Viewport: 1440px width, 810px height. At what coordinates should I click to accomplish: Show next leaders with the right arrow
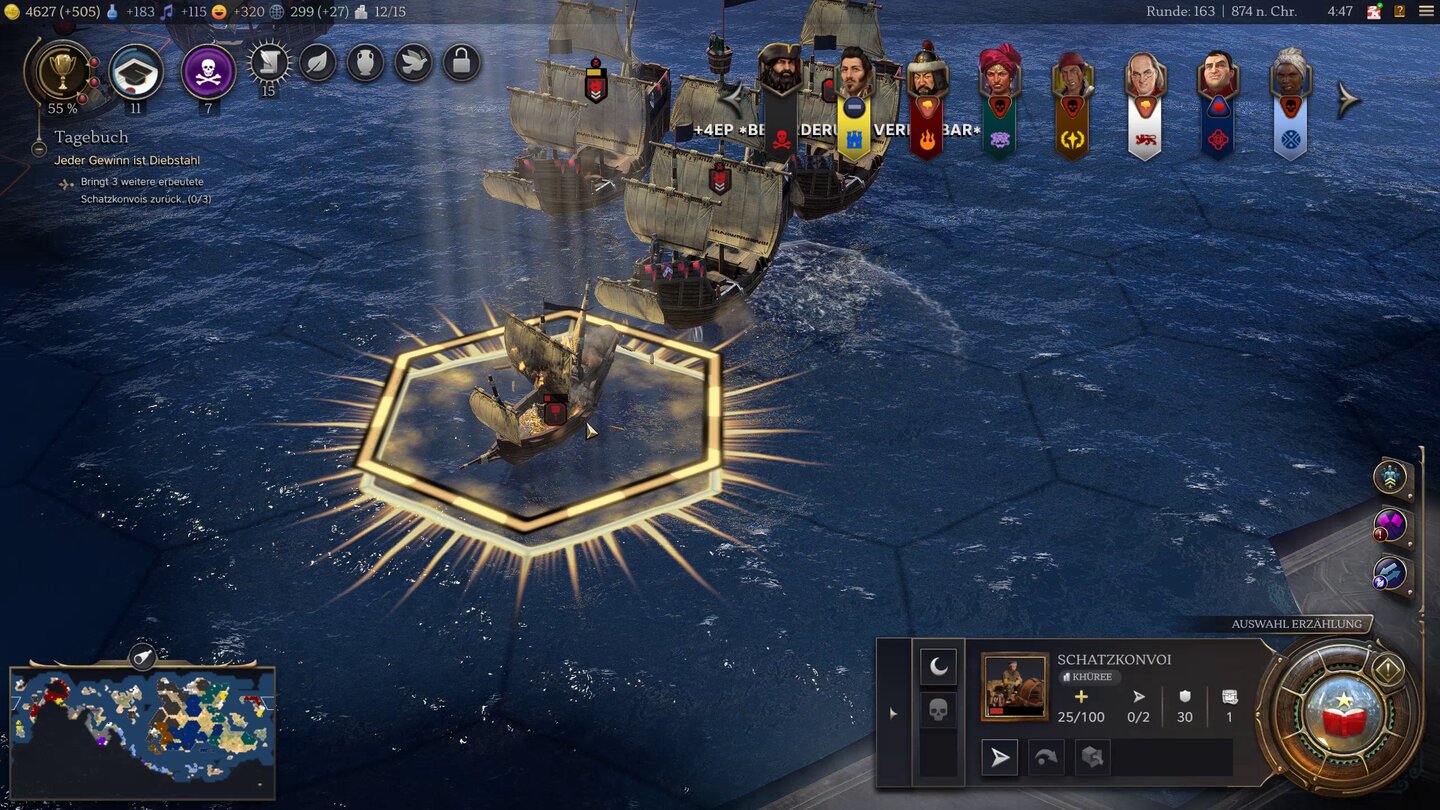pos(1349,100)
